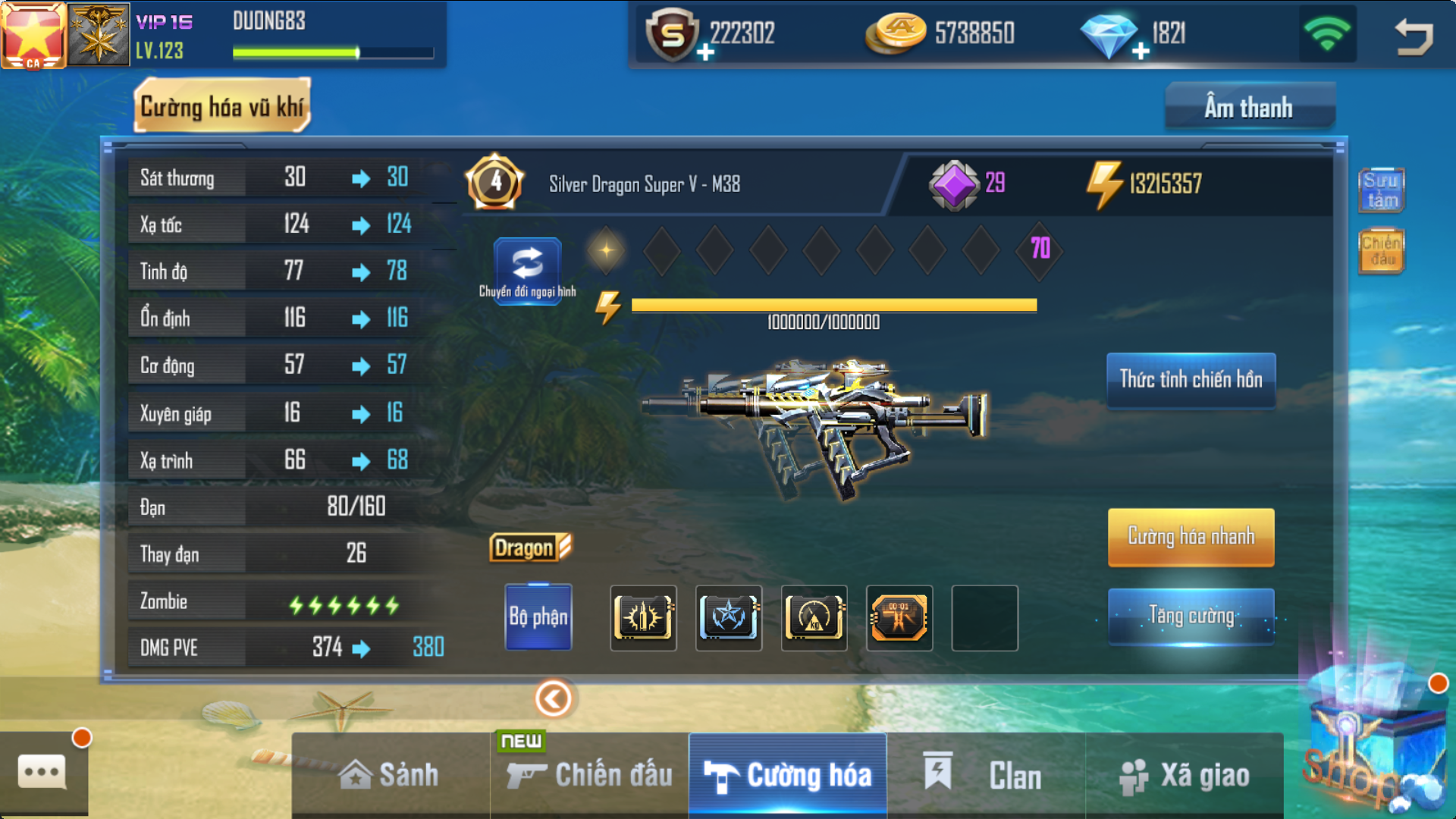Go back using the return arrow
This screenshot has height=819, width=1456.
1414,36
